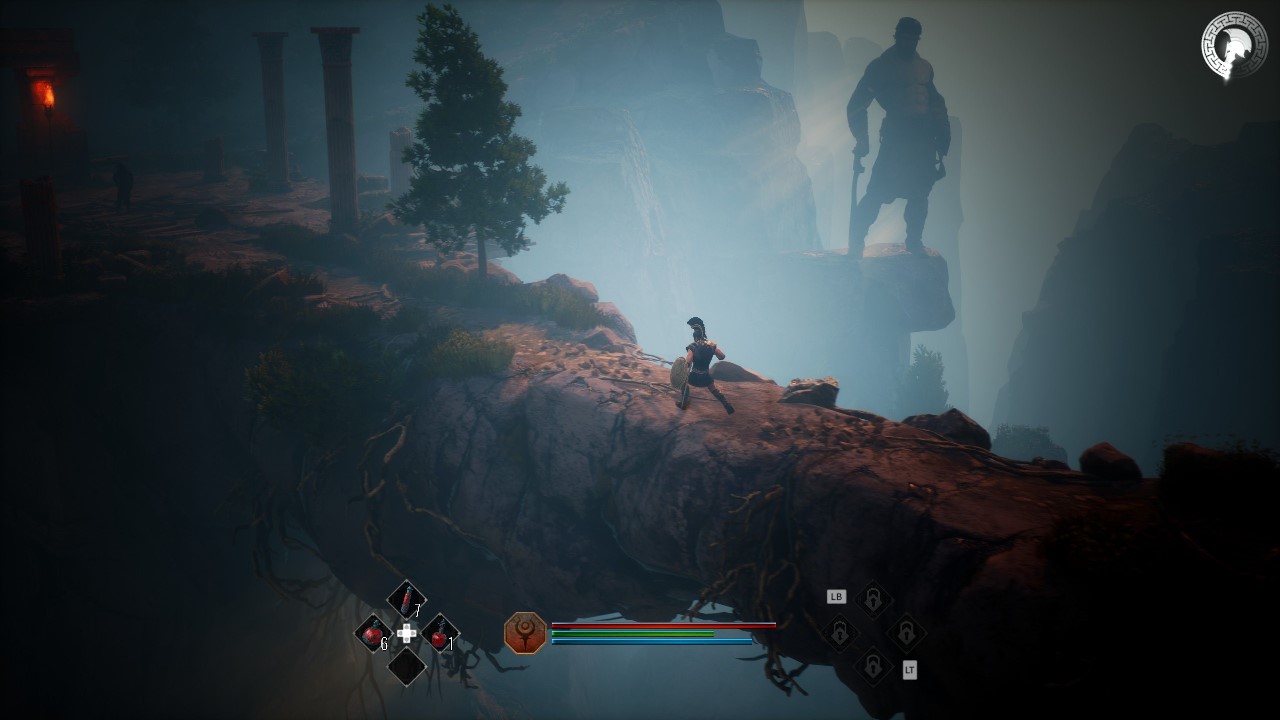Screen dimensions: 1280x720
Task: Click the number 1 beside the apple slot
Action: point(450,645)
